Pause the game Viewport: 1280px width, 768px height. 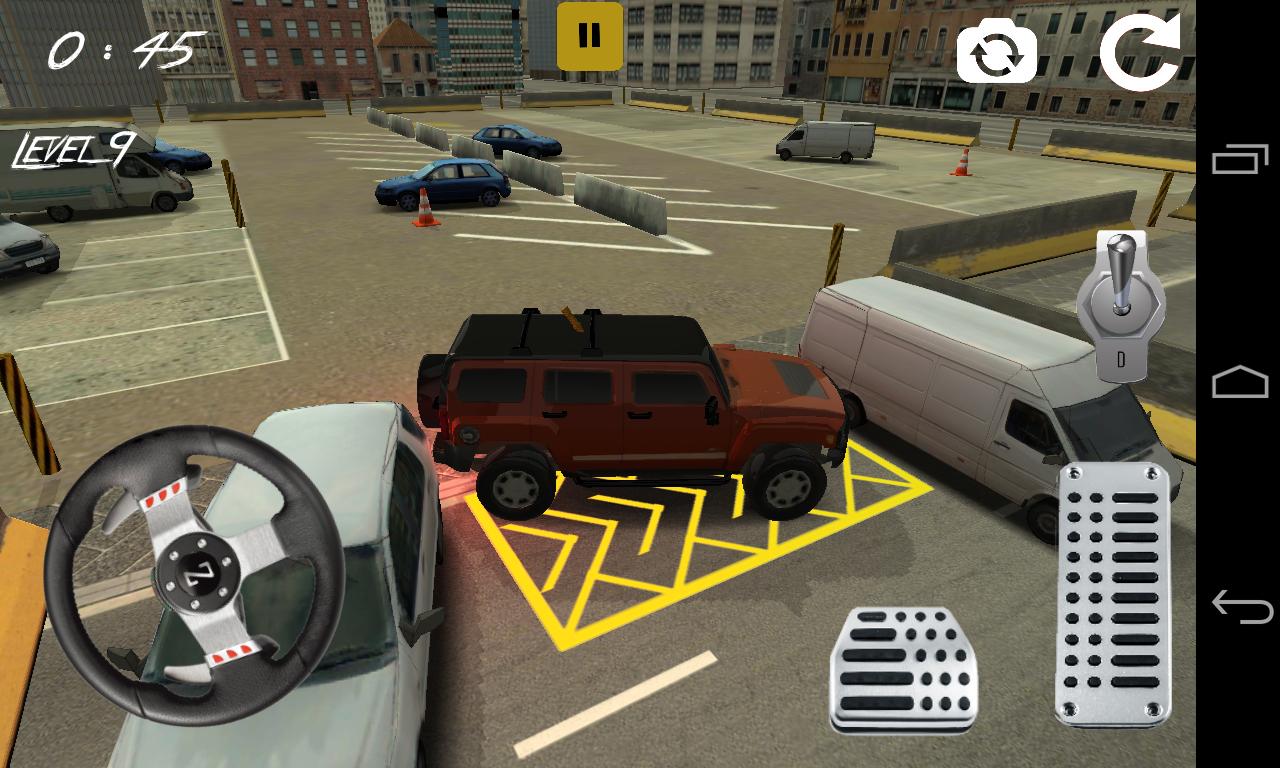pyautogui.click(x=588, y=33)
